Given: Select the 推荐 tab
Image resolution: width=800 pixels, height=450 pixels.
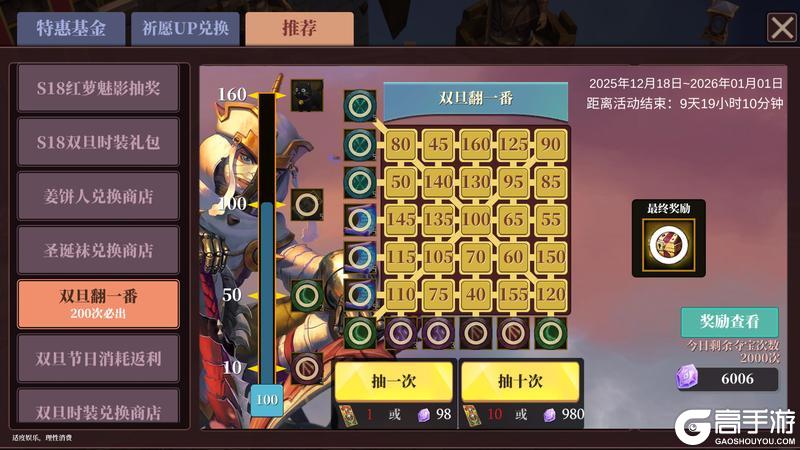Looking at the screenshot, I should coord(299,28).
